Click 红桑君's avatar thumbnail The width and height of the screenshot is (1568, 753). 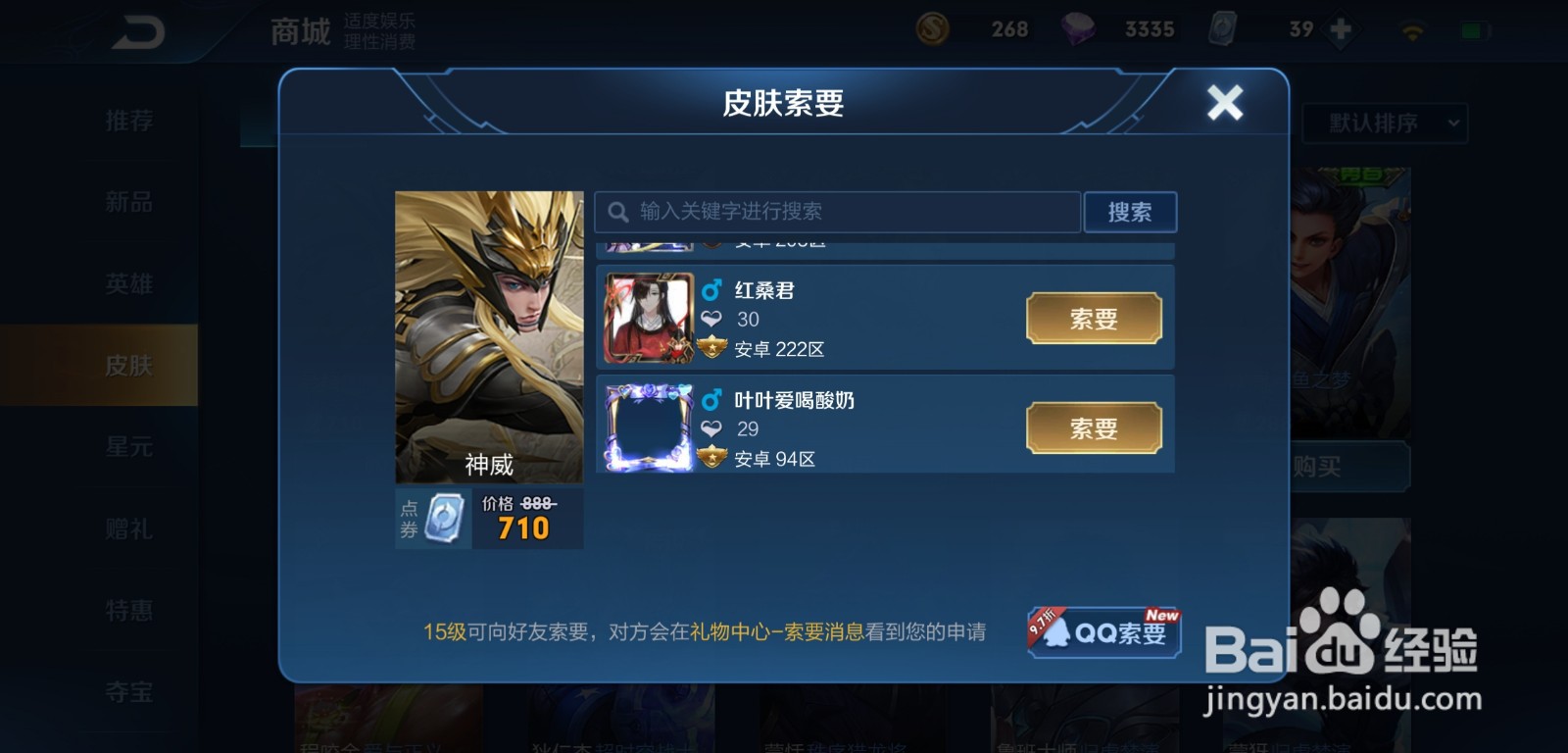click(x=649, y=318)
